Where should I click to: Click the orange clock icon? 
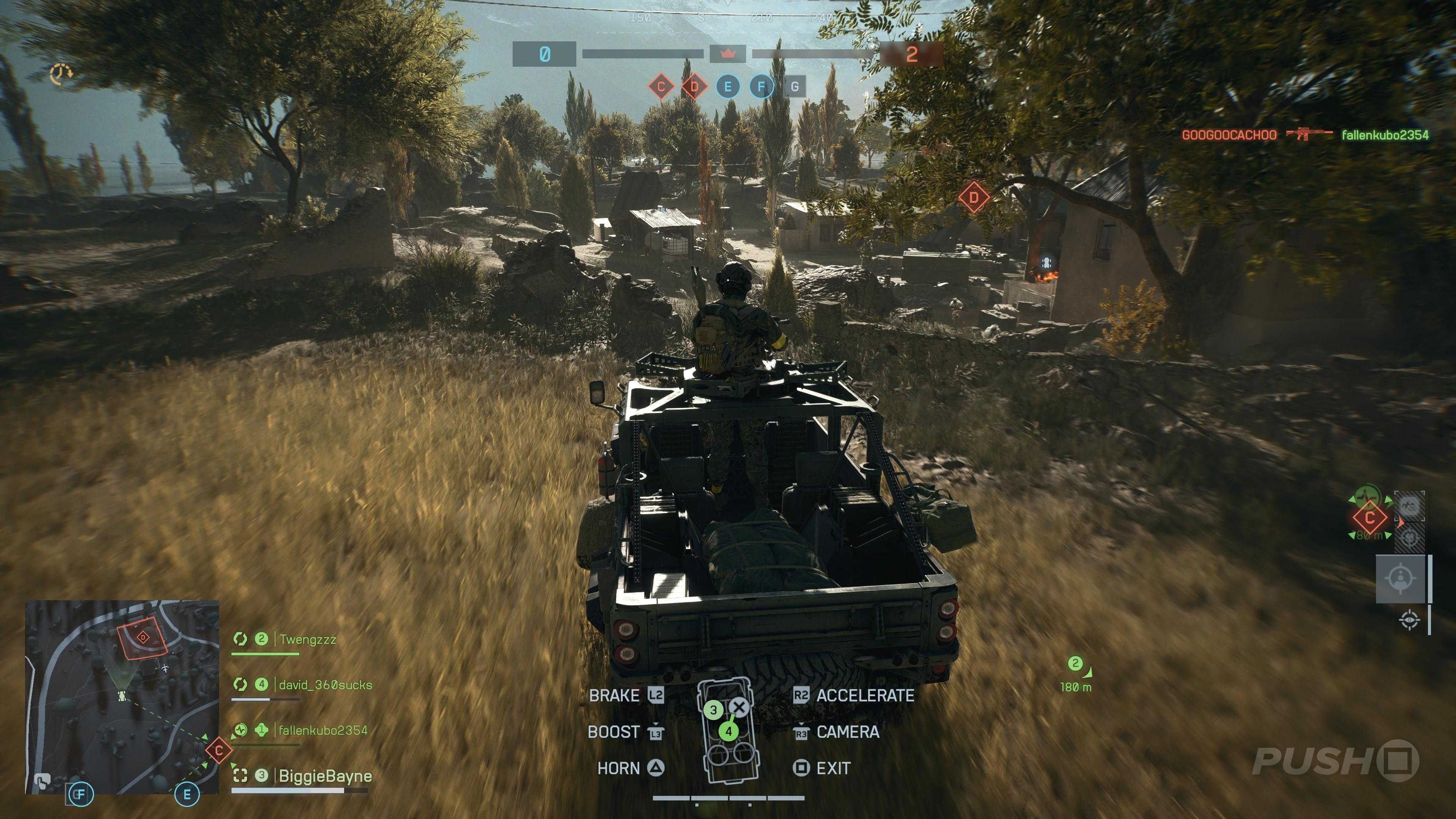click(61, 74)
